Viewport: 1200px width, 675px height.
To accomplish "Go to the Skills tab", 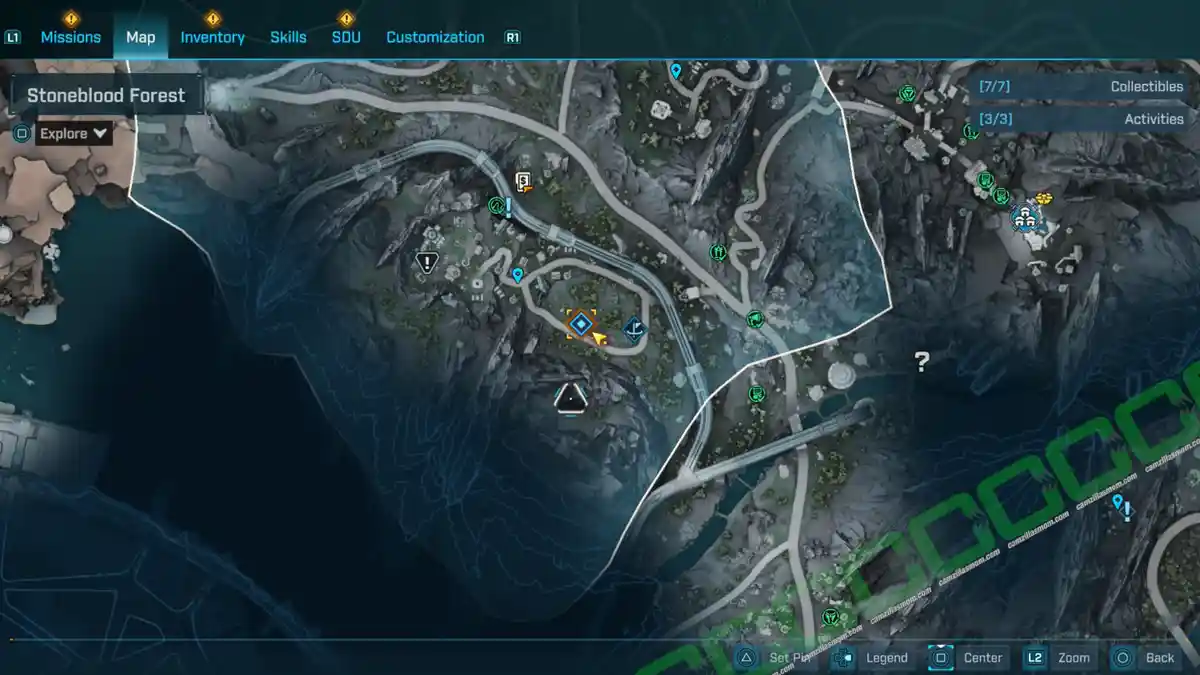I will point(288,37).
